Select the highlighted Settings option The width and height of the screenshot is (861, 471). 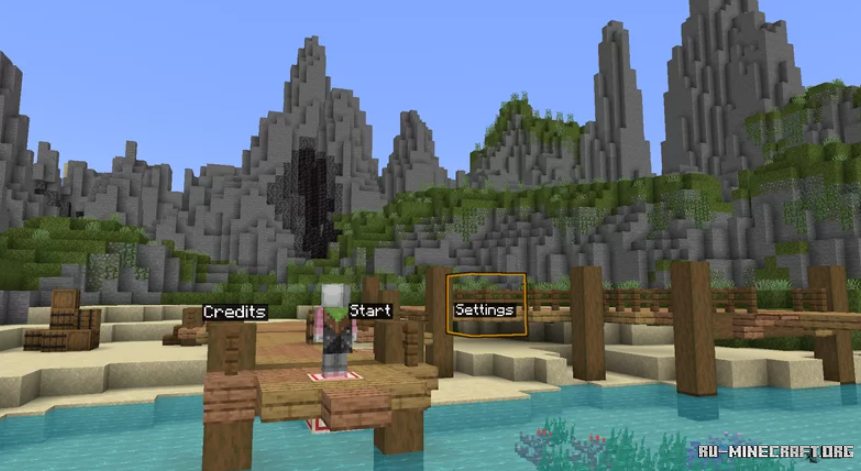click(485, 310)
